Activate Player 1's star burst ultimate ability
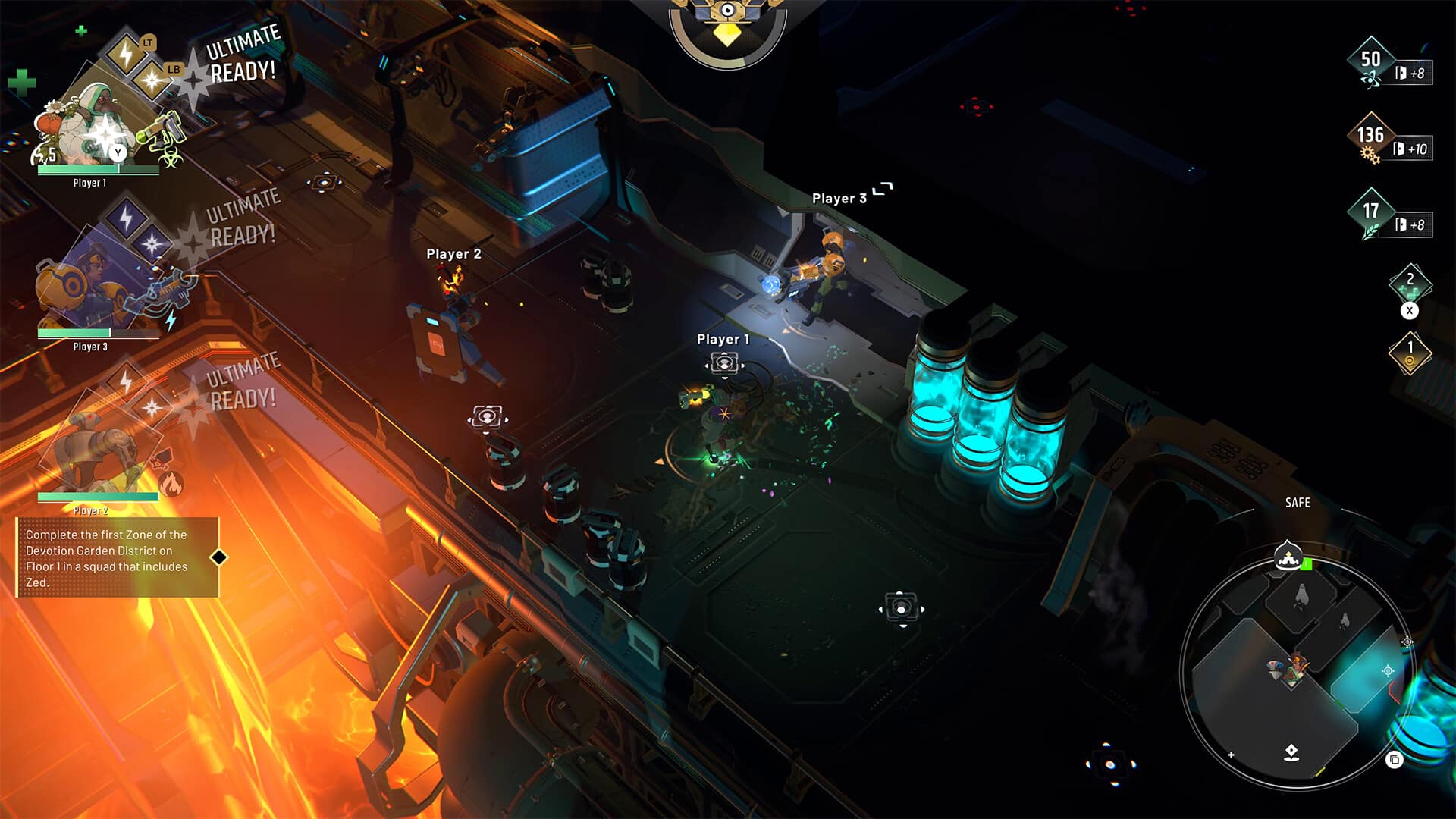Image resolution: width=1456 pixels, height=819 pixels. pos(153,79)
